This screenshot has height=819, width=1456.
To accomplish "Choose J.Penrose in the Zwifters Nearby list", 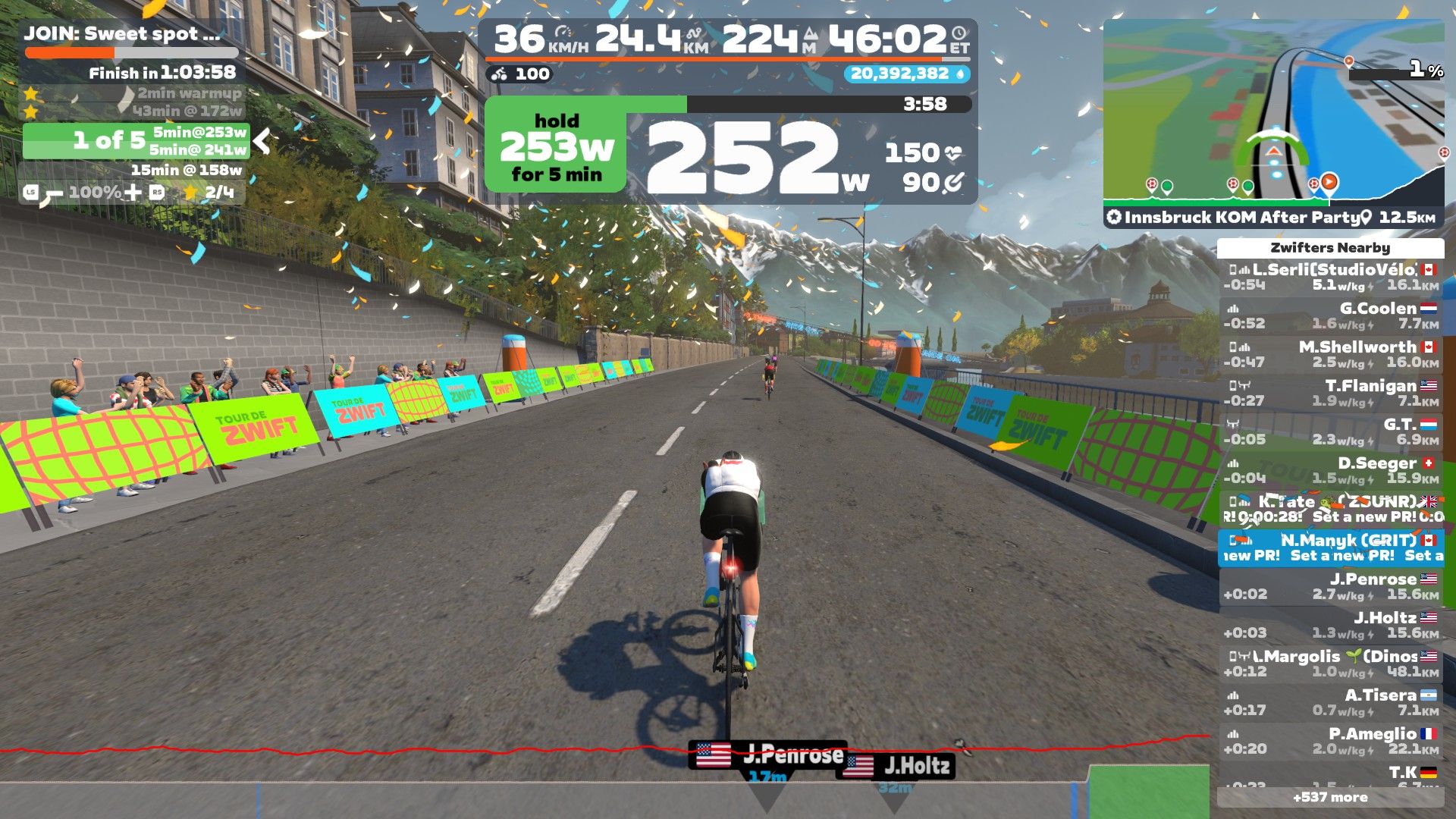I will pos(1331,586).
